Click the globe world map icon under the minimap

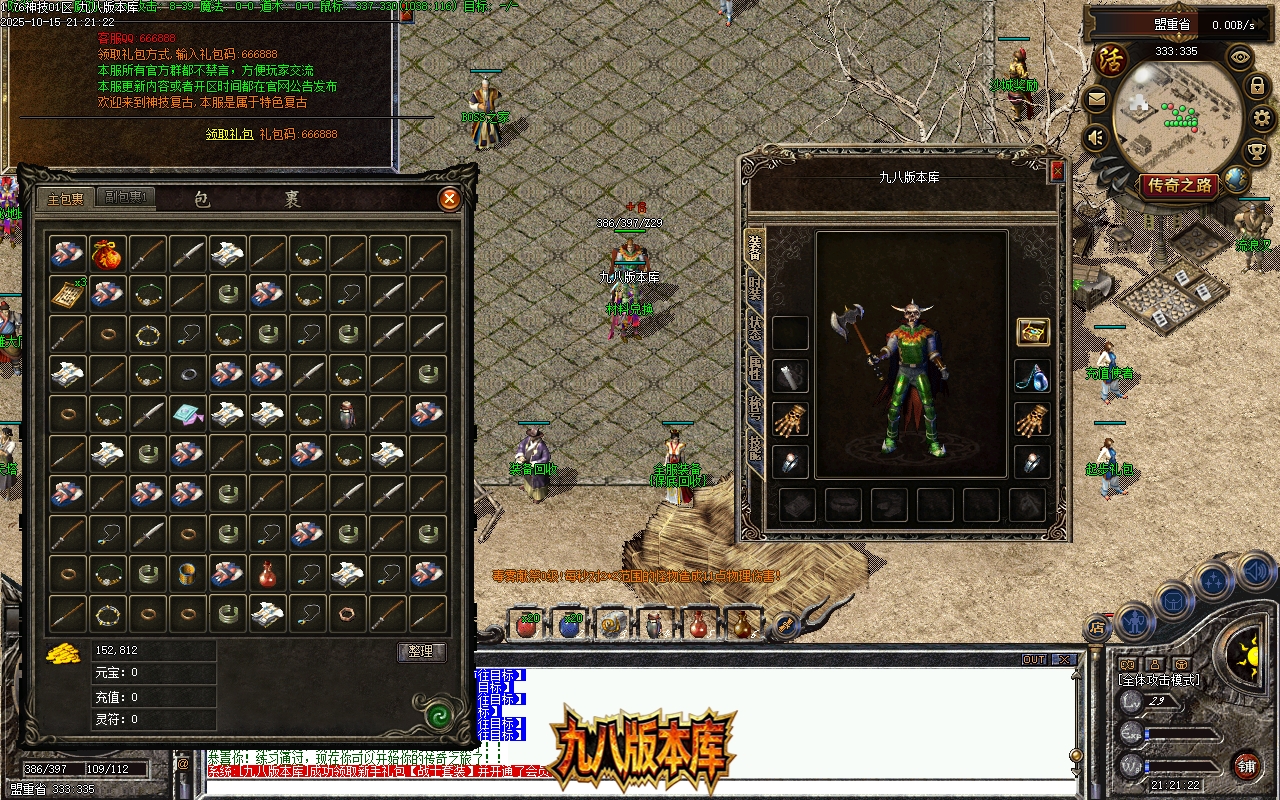click(x=1235, y=177)
